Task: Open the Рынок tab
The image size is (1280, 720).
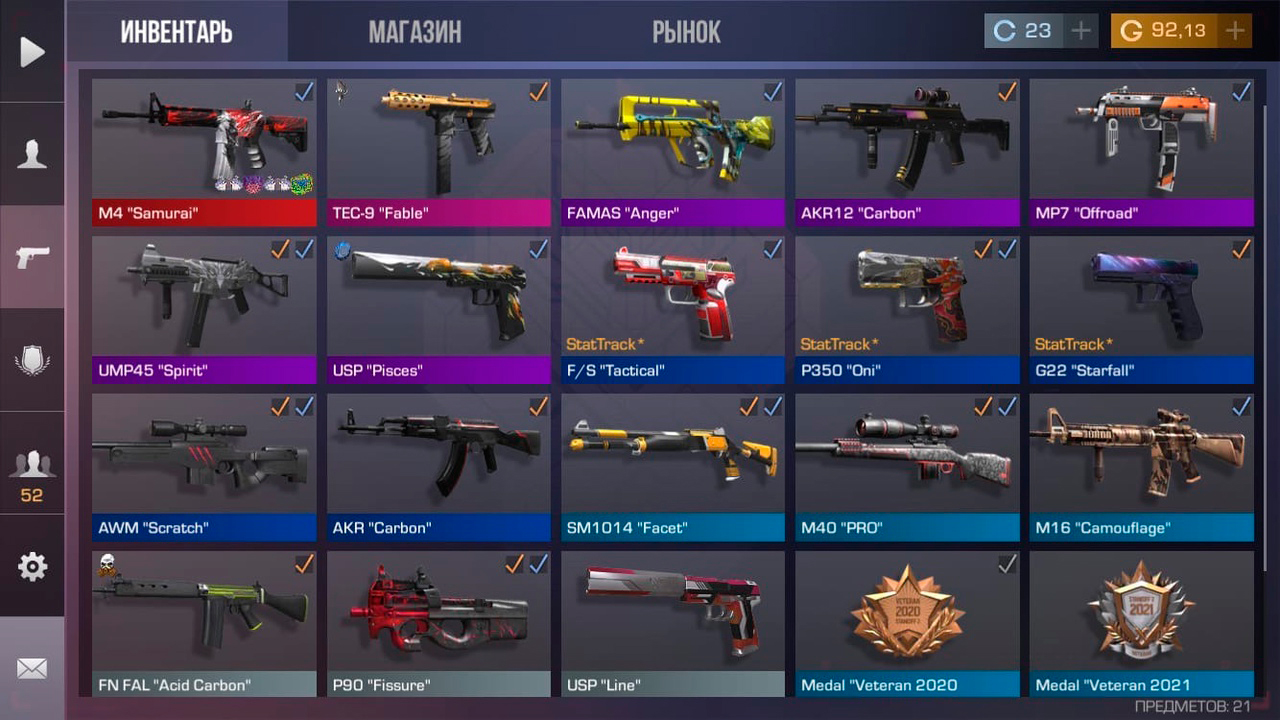Action: (x=686, y=32)
